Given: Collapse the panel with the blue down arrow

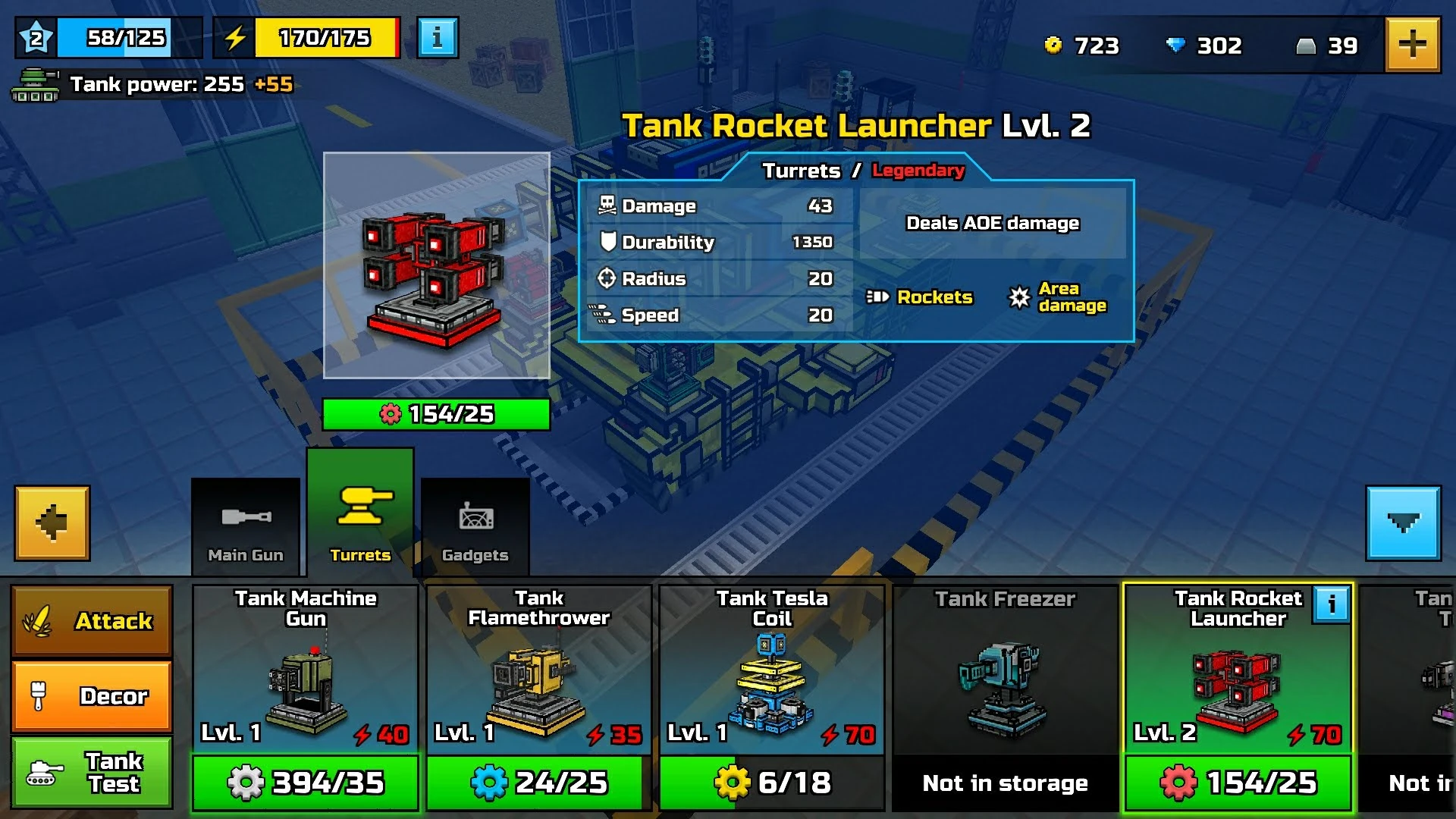Looking at the screenshot, I should pyautogui.click(x=1404, y=522).
